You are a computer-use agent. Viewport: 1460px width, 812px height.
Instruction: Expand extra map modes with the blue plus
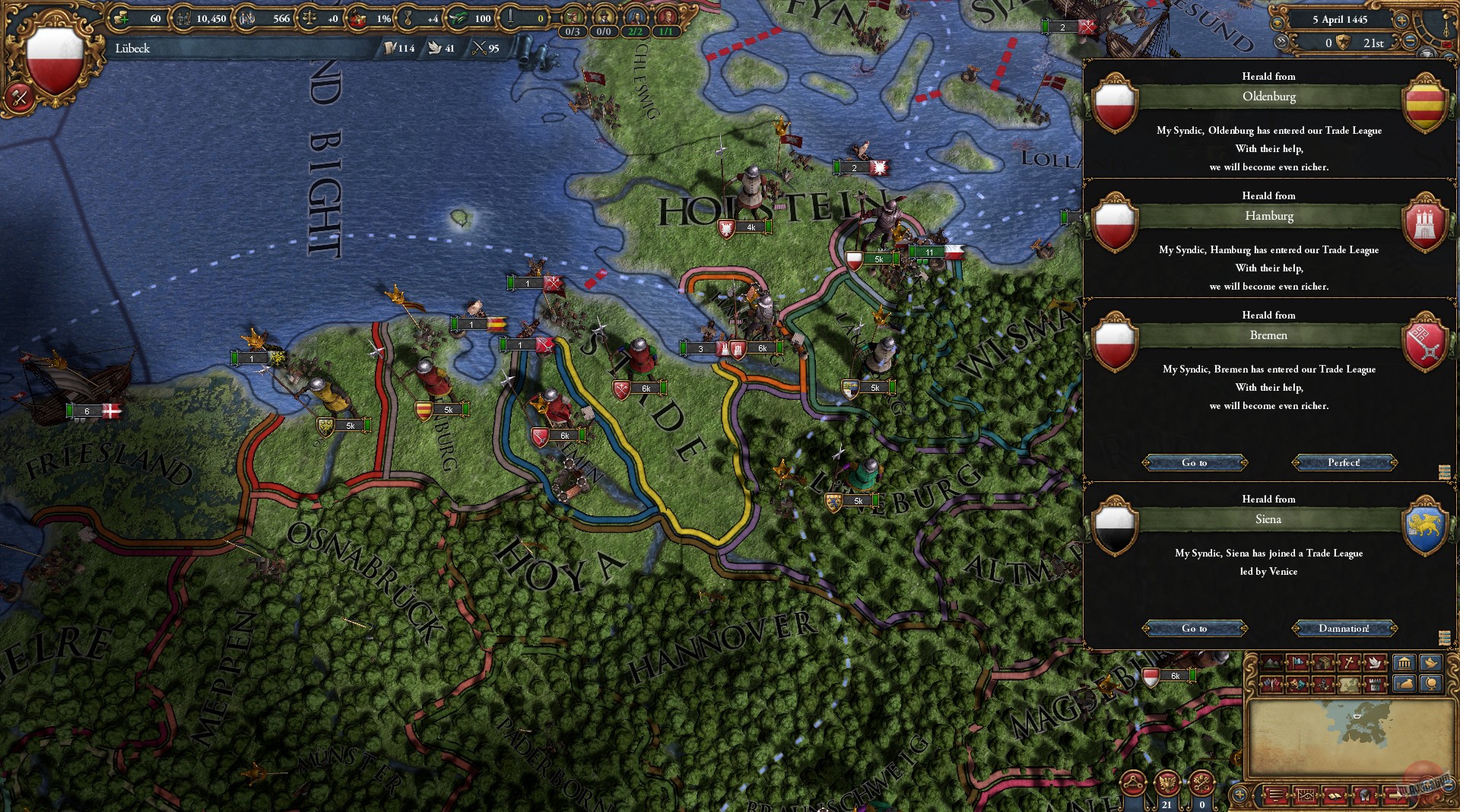(x=1239, y=795)
